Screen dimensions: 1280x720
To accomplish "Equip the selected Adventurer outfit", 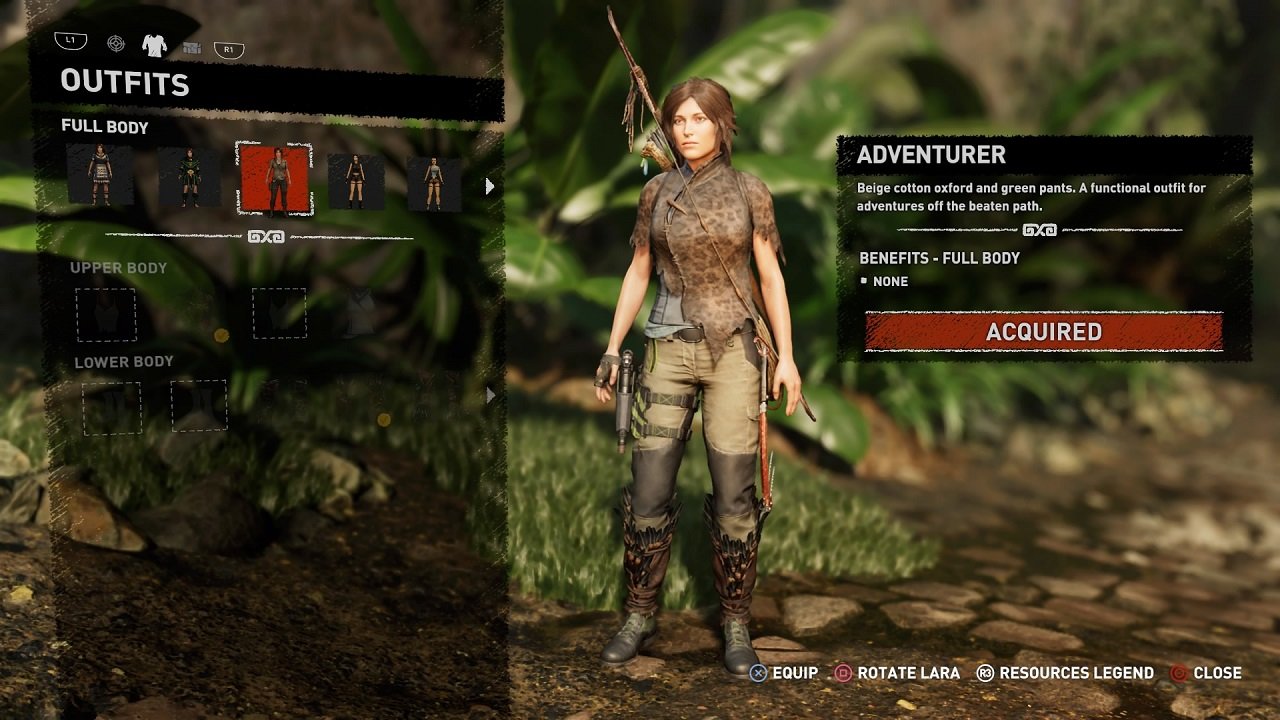I will pos(785,673).
